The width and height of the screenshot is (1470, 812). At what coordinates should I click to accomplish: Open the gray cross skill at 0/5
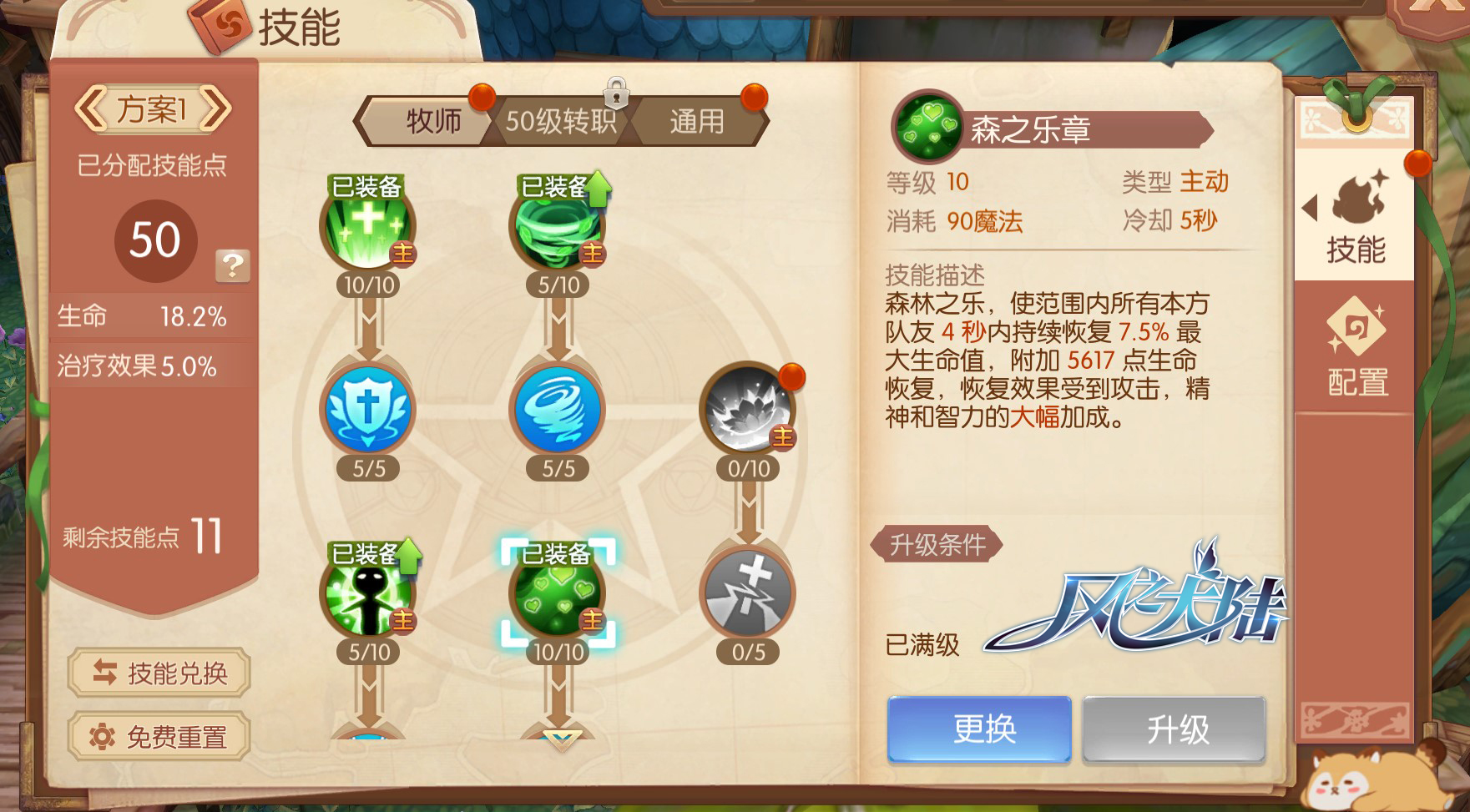(747, 593)
